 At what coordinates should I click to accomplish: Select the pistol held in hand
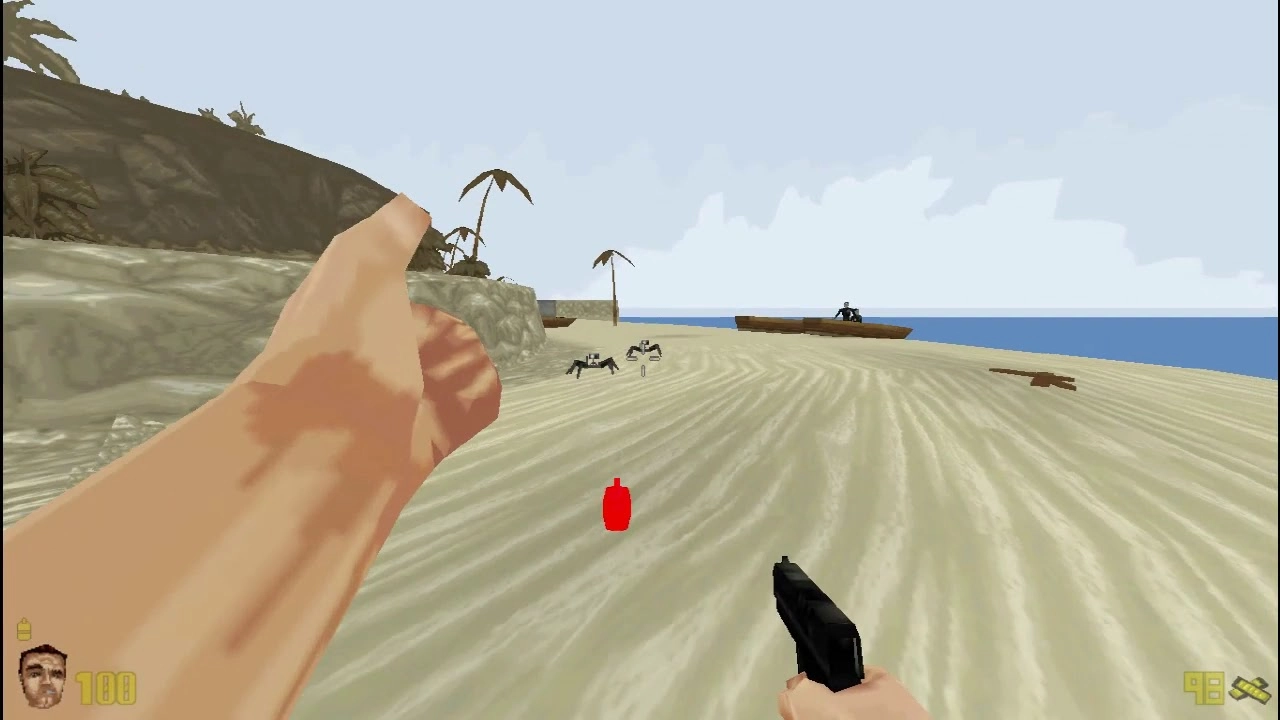pos(815,620)
